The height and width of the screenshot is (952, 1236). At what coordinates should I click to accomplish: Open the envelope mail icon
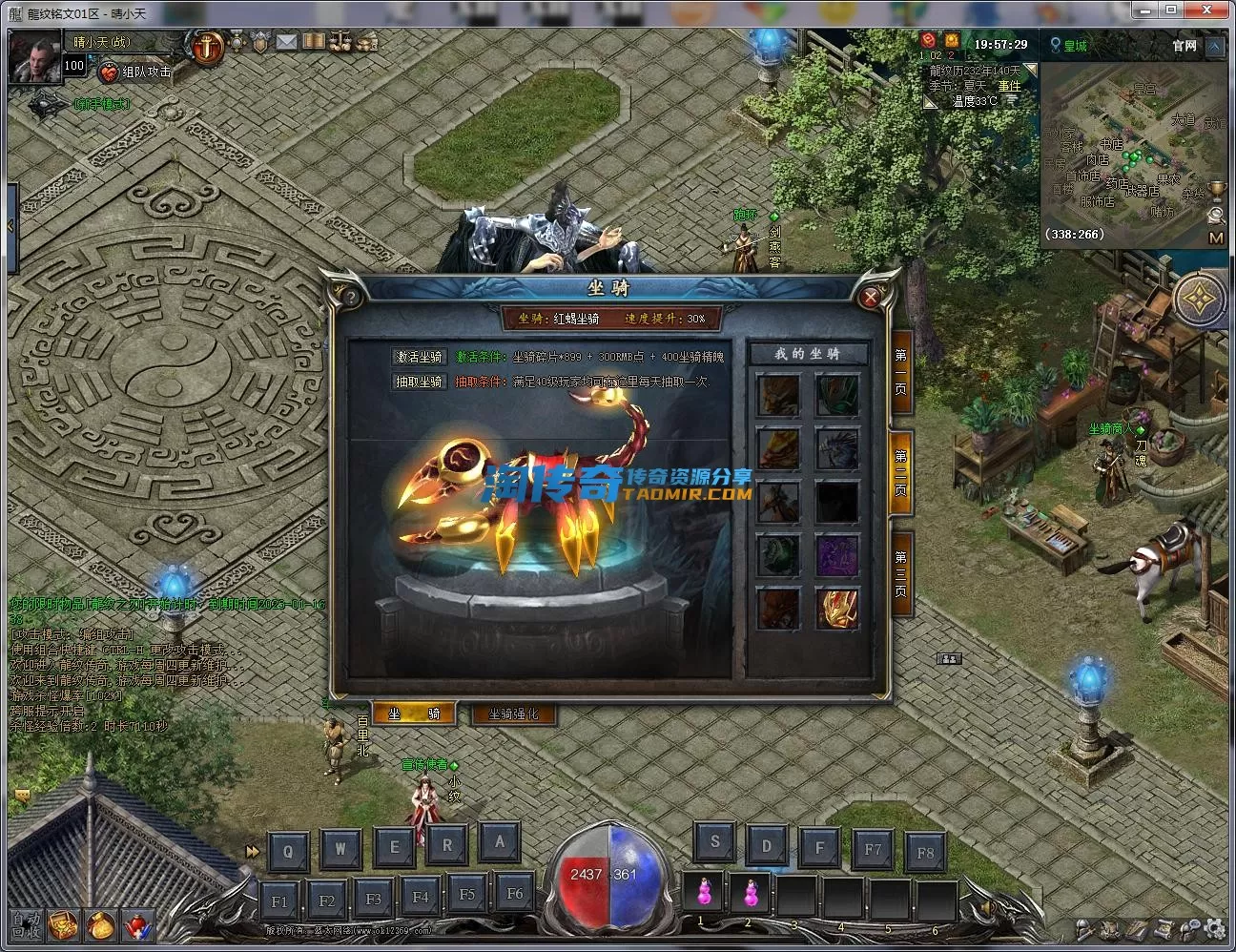click(x=286, y=42)
